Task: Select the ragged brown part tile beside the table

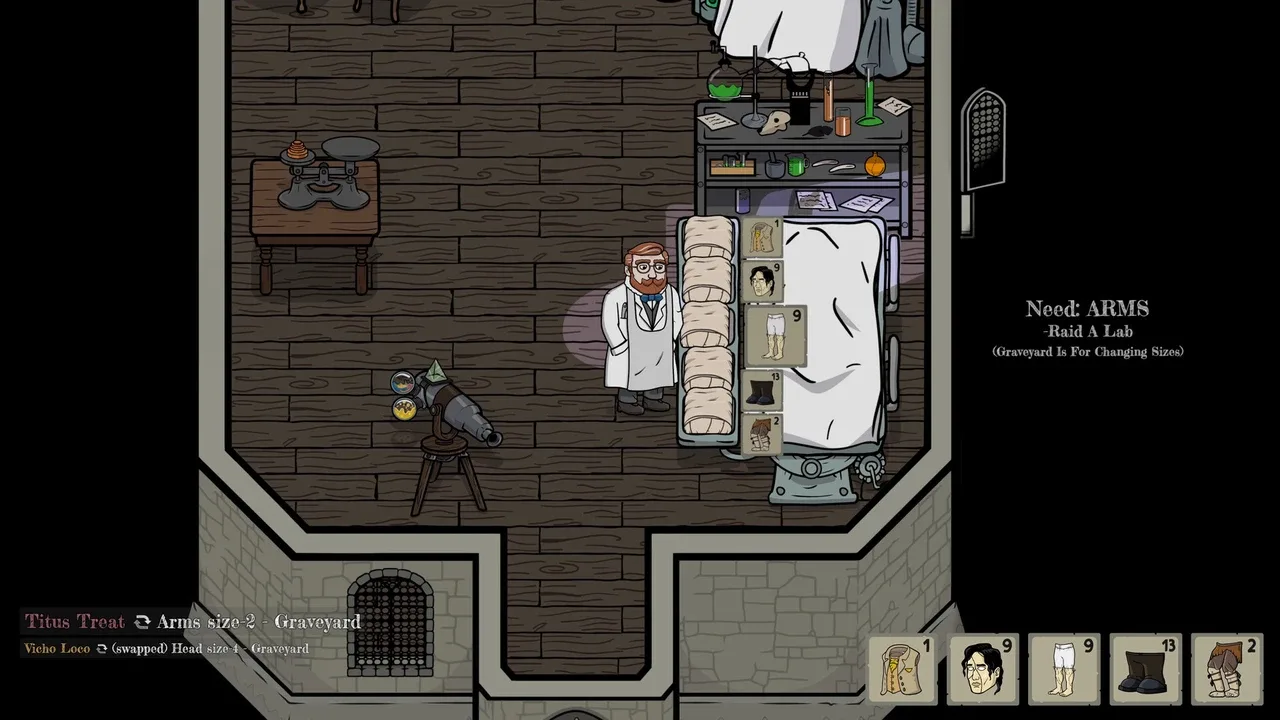Action: (x=762, y=434)
